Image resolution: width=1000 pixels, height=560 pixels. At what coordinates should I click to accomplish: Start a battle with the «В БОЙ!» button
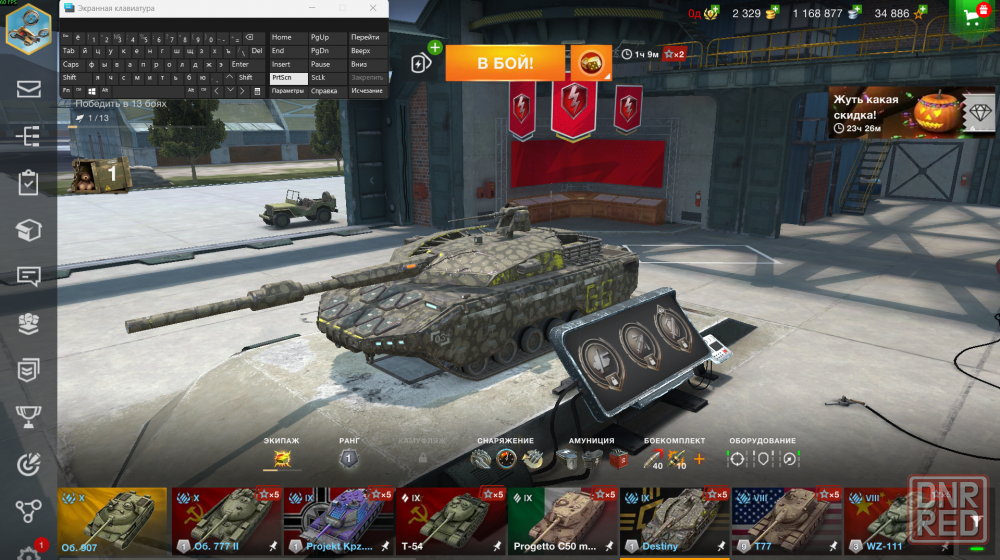[x=505, y=63]
